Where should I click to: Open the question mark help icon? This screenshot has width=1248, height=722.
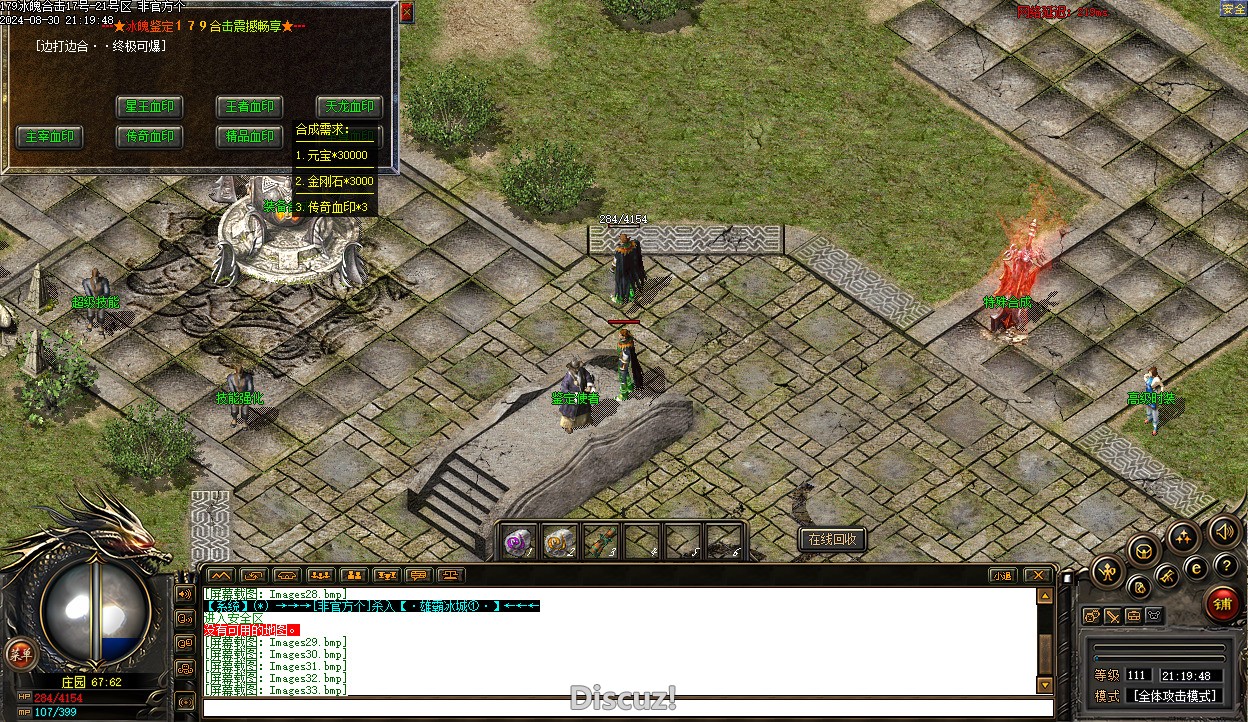click(x=1226, y=566)
